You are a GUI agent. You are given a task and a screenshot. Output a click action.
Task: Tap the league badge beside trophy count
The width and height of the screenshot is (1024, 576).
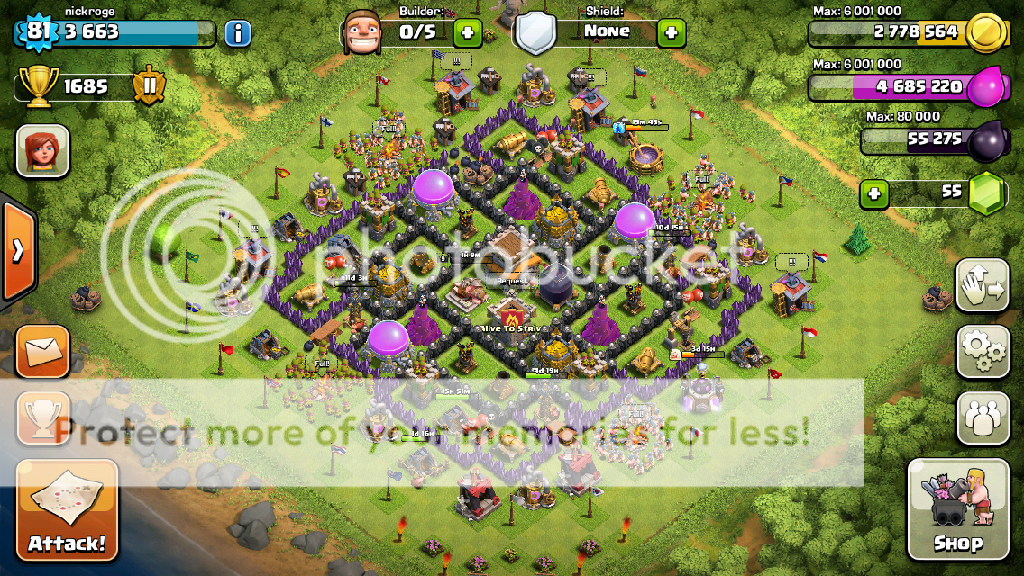[x=150, y=87]
